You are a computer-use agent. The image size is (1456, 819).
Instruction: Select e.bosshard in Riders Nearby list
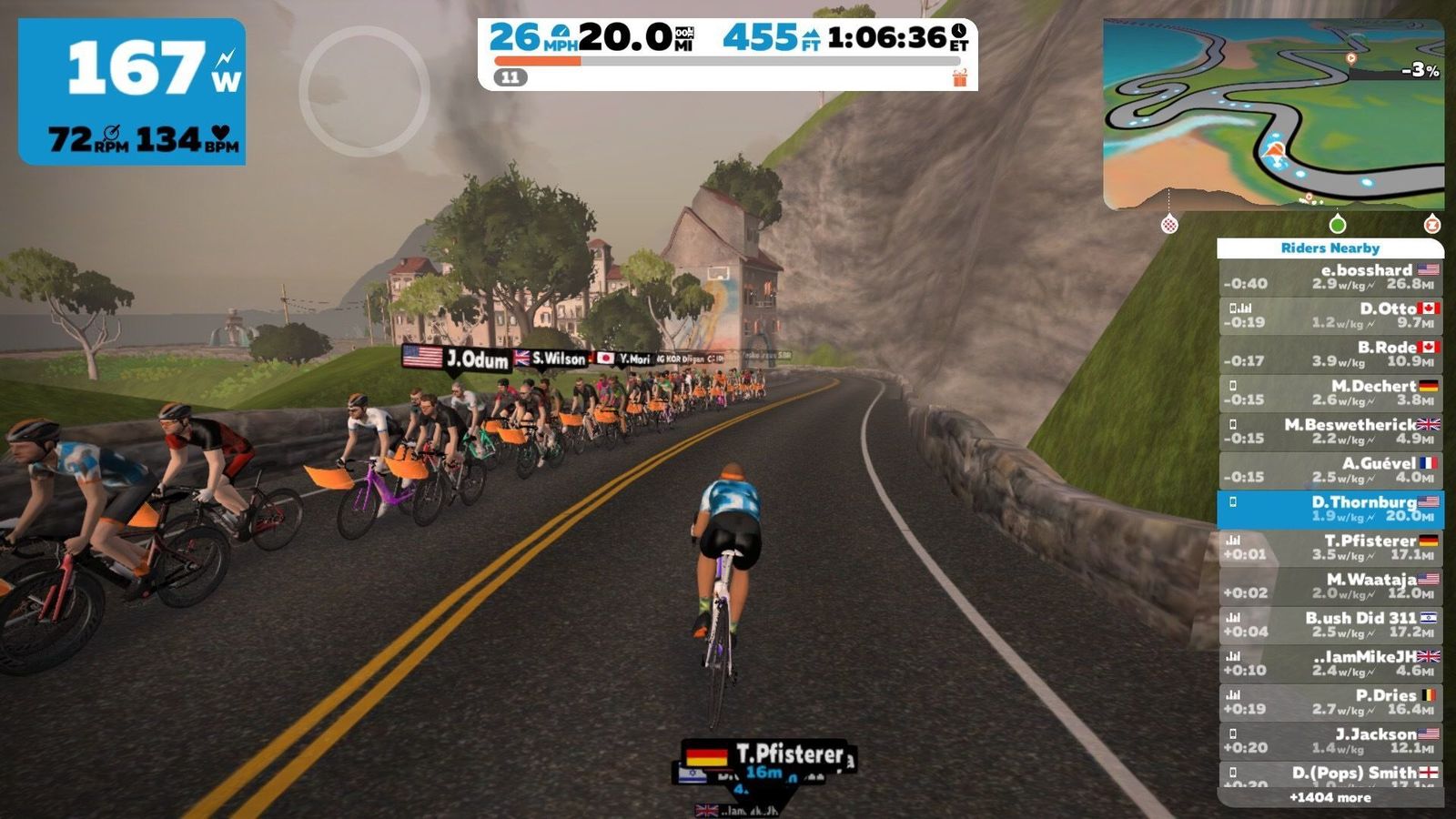[1330, 277]
